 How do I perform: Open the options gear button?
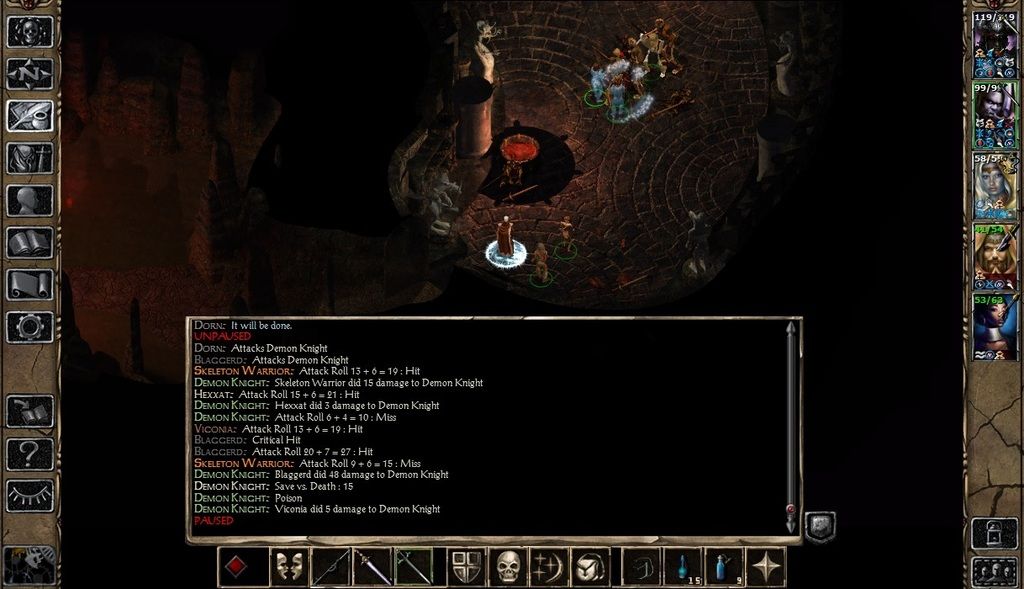[x=30, y=326]
